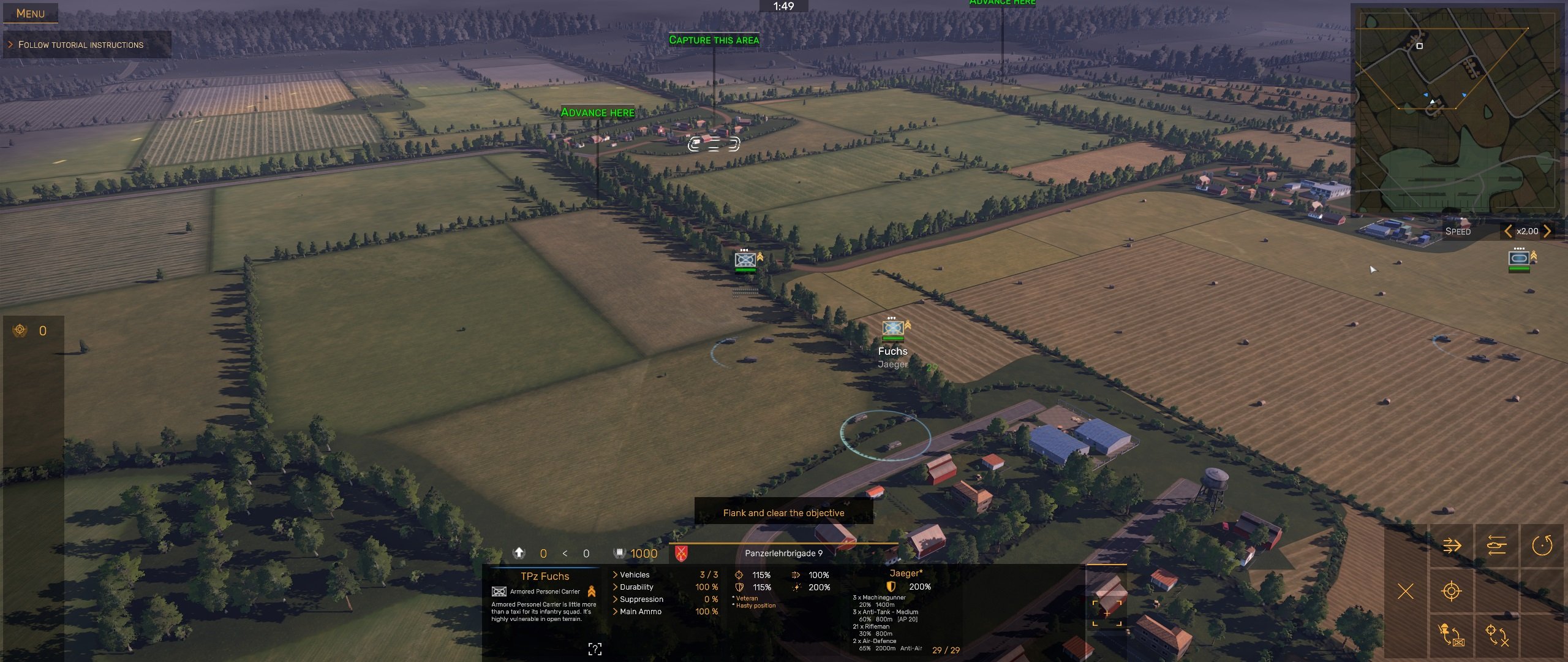
Task: Select the TPz Fuchs unit tab
Action: tap(545, 576)
